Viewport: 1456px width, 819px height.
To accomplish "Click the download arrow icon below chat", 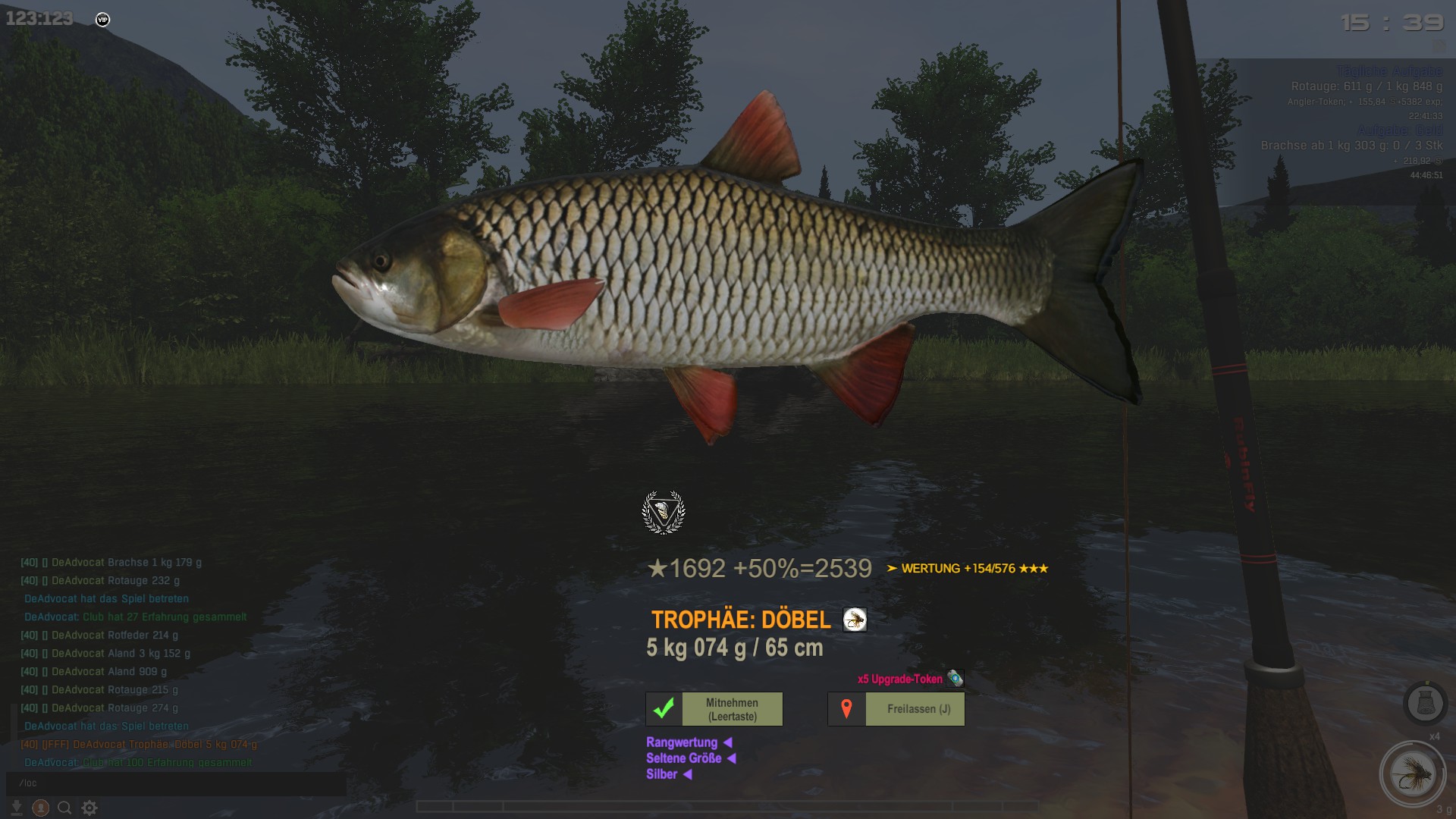I will click(x=16, y=808).
